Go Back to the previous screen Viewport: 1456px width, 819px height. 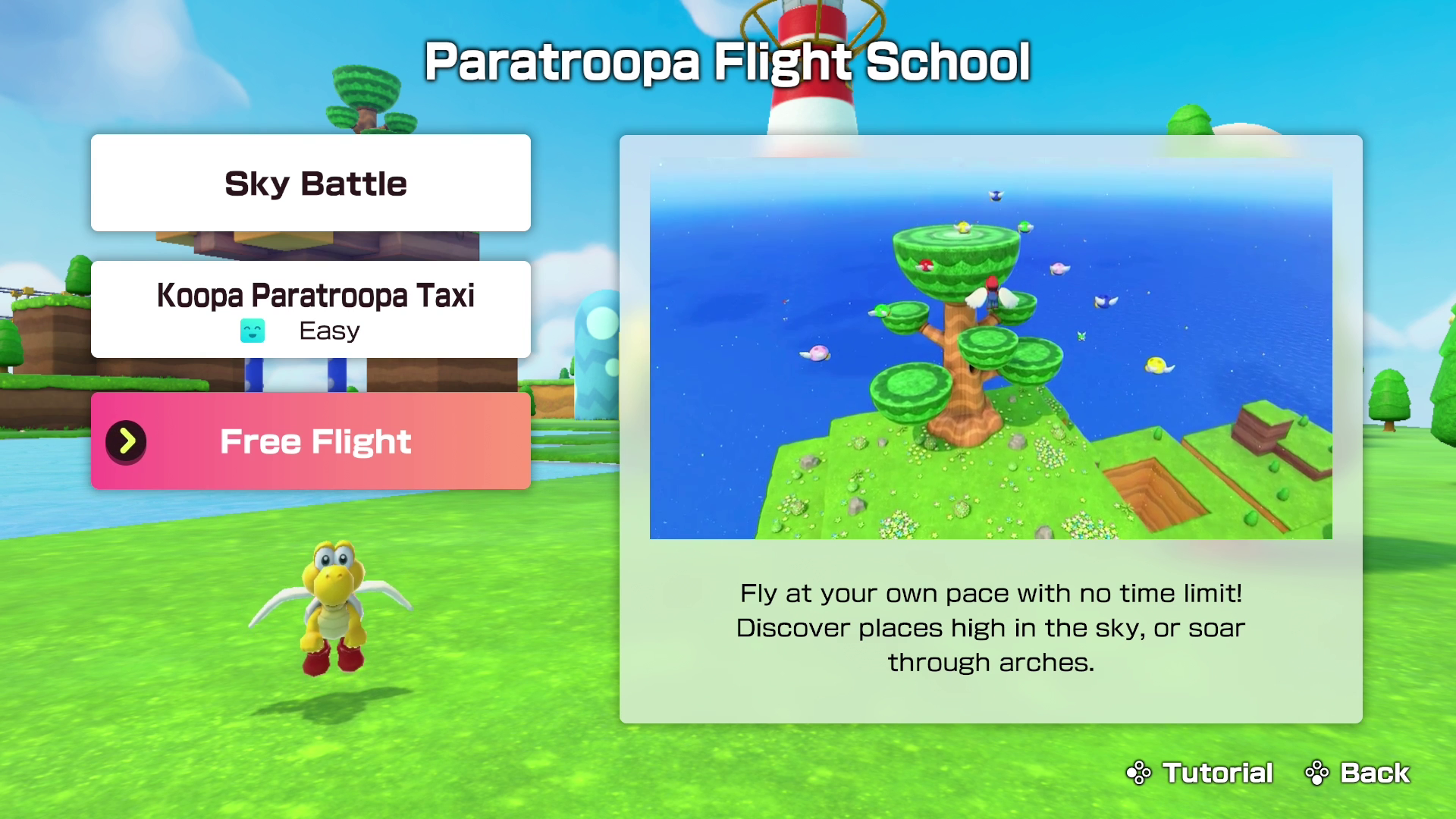(x=1357, y=773)
